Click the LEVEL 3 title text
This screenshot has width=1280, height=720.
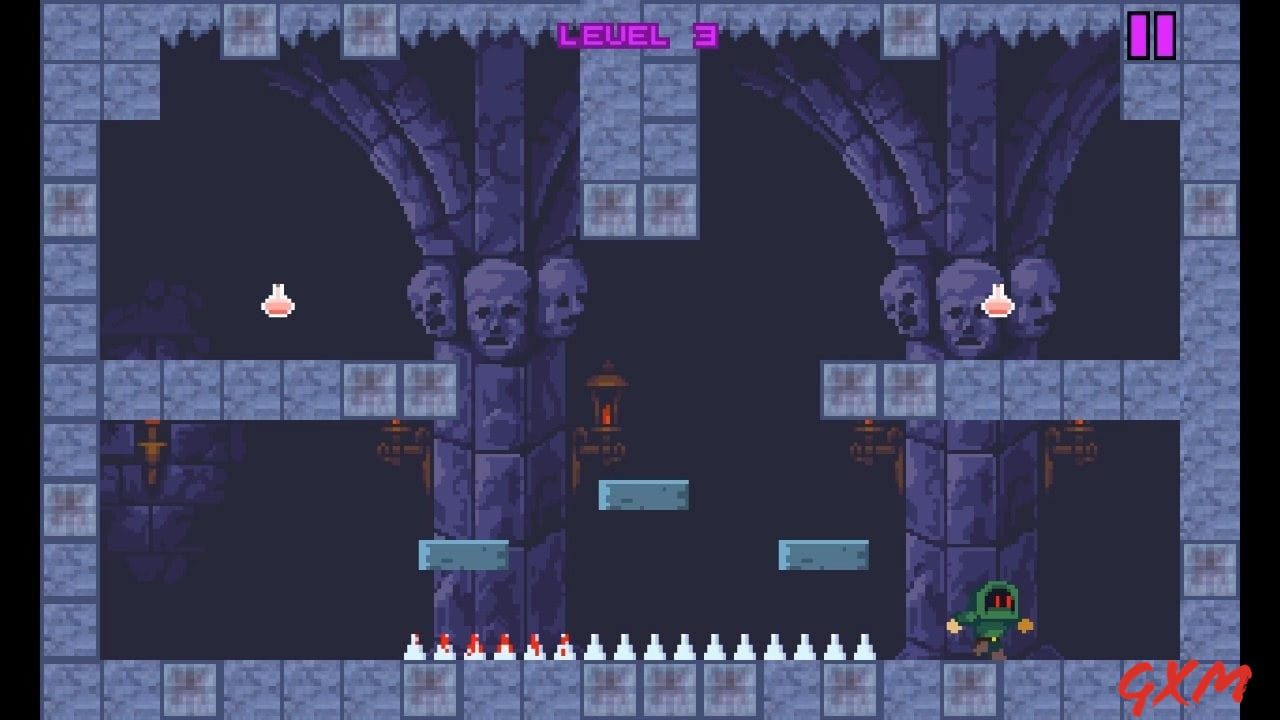(x=637, y=33)
